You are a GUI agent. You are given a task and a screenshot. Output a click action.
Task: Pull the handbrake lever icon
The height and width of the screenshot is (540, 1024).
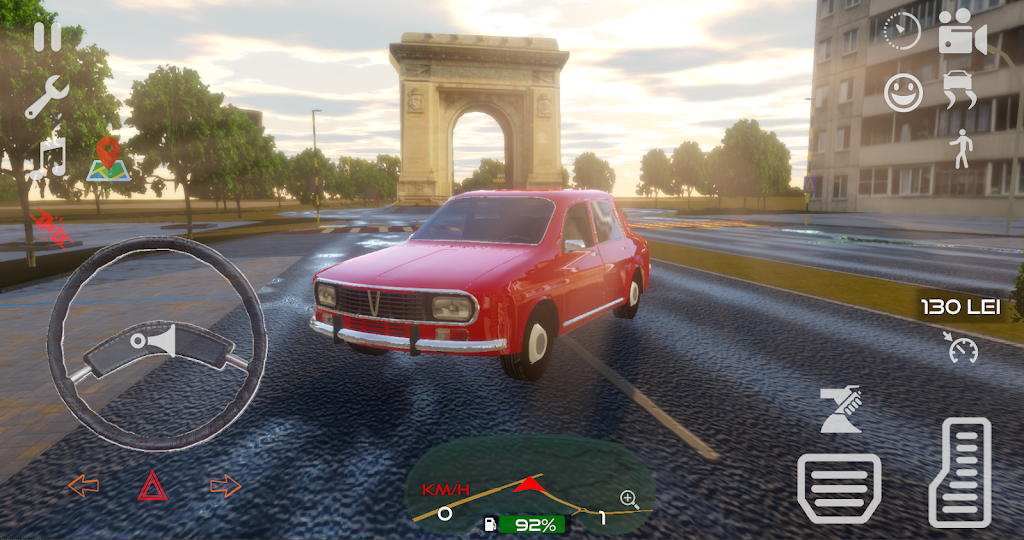[x=841, y=408]
